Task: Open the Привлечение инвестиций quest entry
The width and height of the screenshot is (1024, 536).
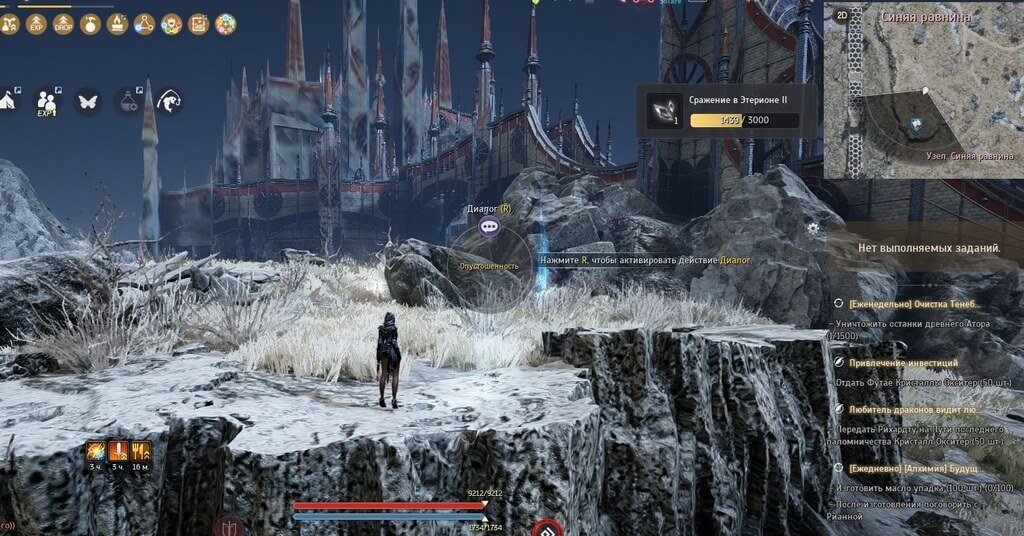Action: 903,363
